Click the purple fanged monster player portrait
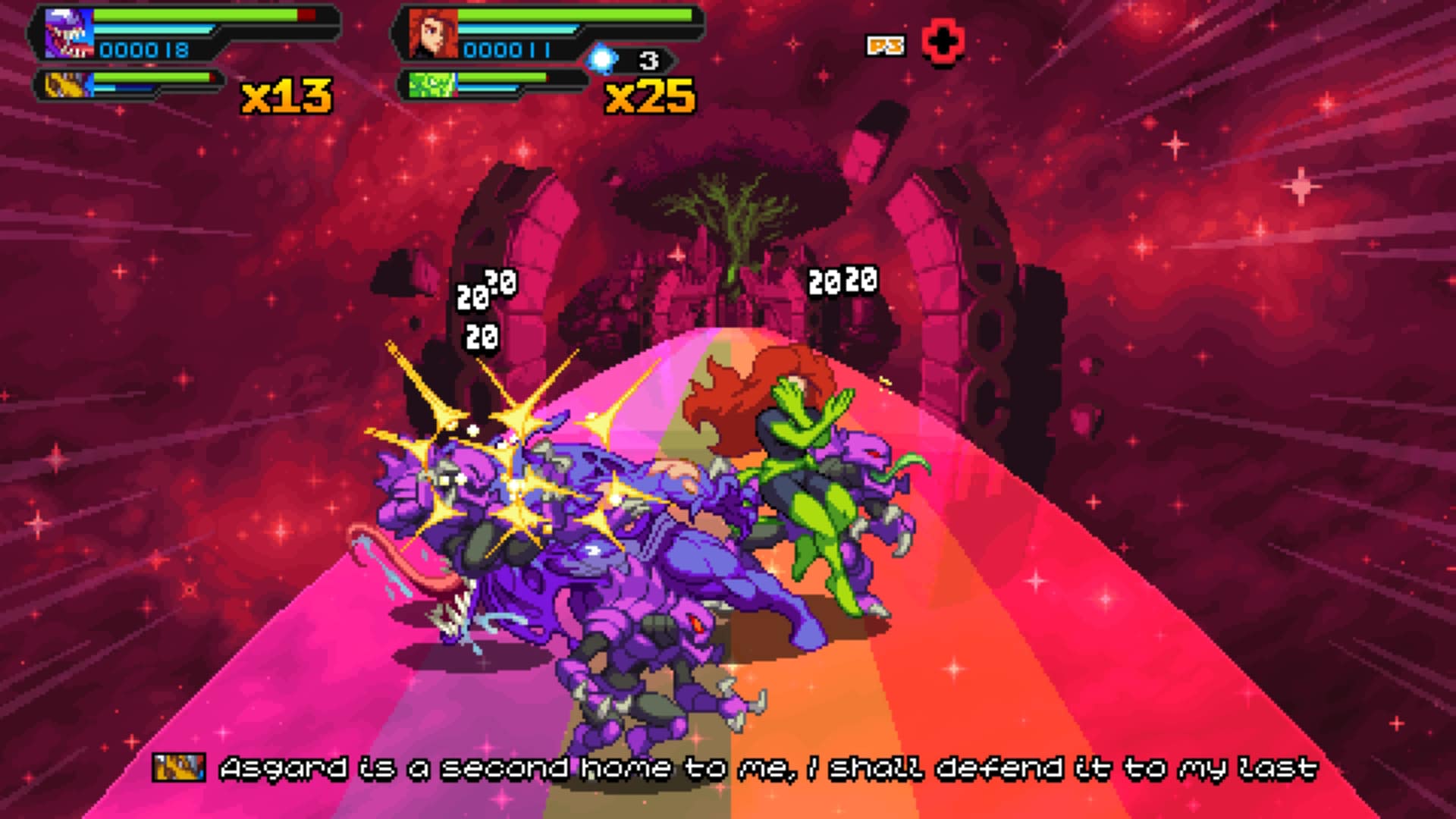Image resolution: width=1456 pixels, height=819 pixels. pyautogui.click(x=68, y=34)
